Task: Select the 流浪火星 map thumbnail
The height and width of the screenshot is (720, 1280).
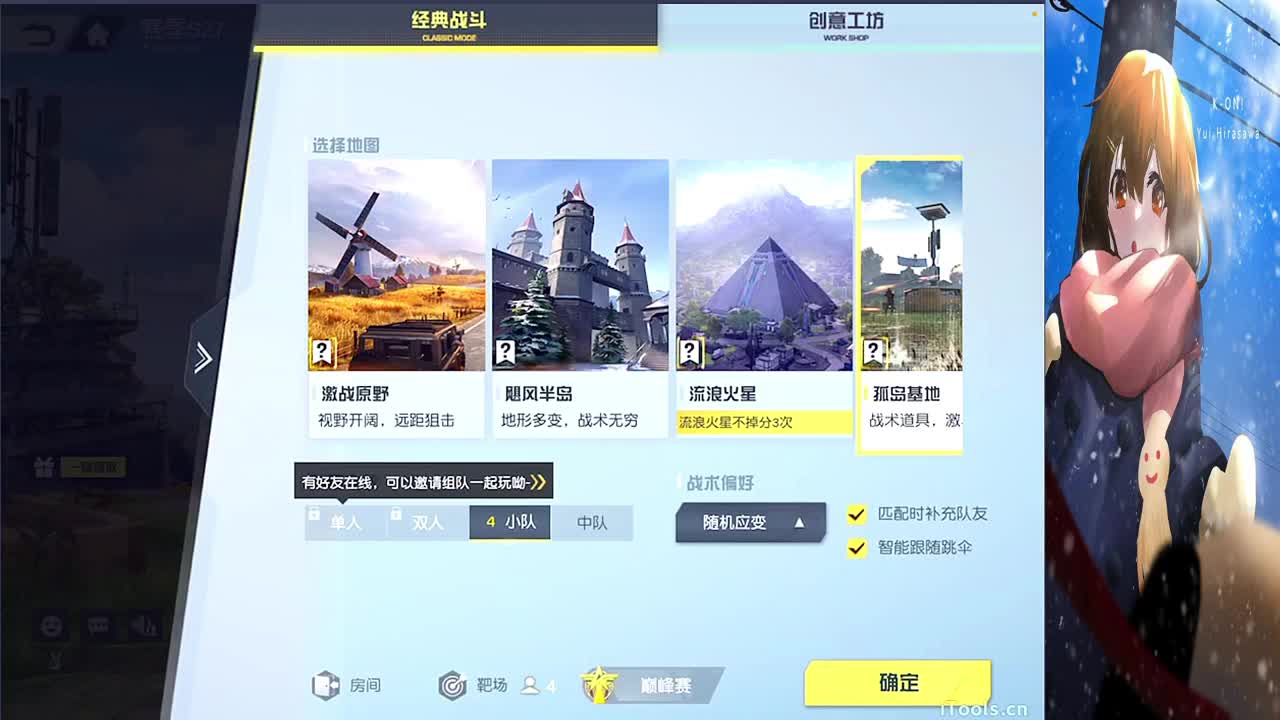Action: pyautogui.click(x=765, y=265)
